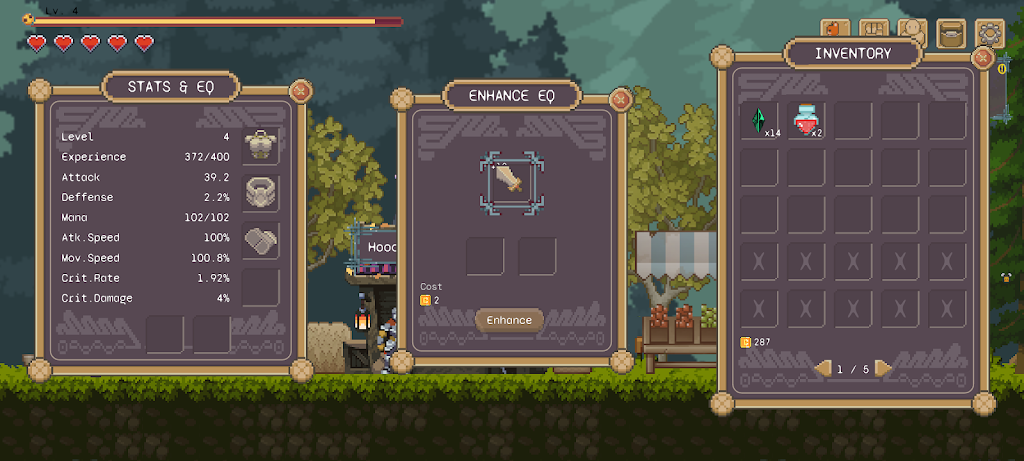Select the equipped chest armor slot
Viewport: 1024px width, 461px height.
coord(261,146)
